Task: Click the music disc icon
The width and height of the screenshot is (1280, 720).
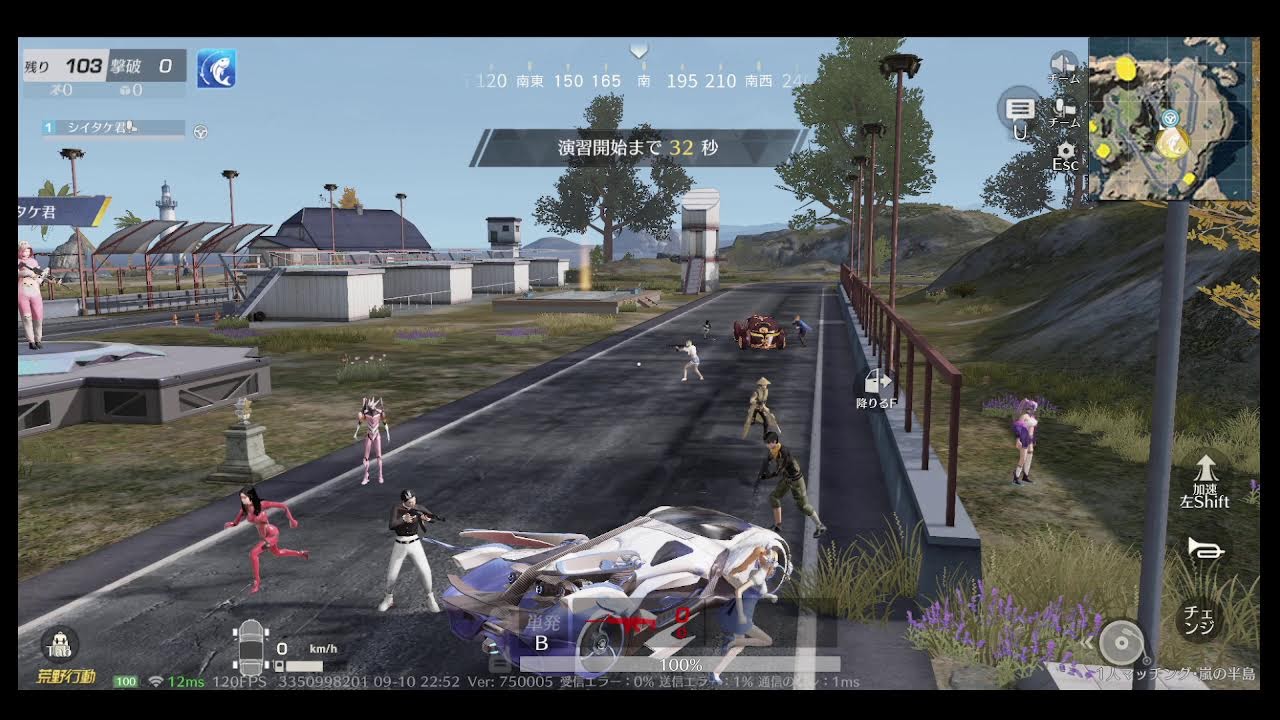Action: [x=1121, y=642]
